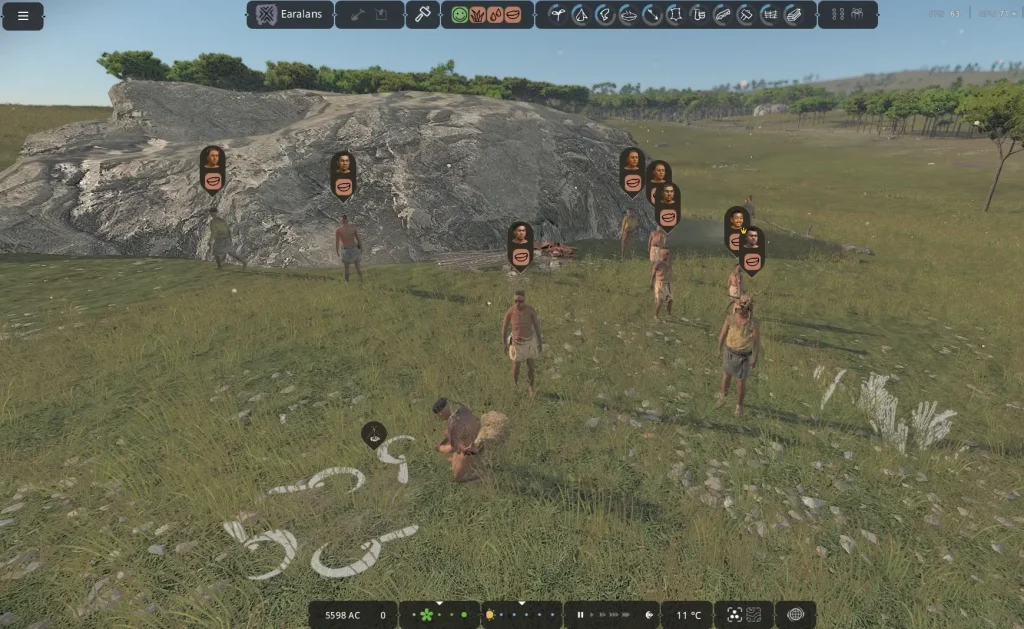Pause the game simulation
Screen dimensions: 1024x629
pos(580,615)
